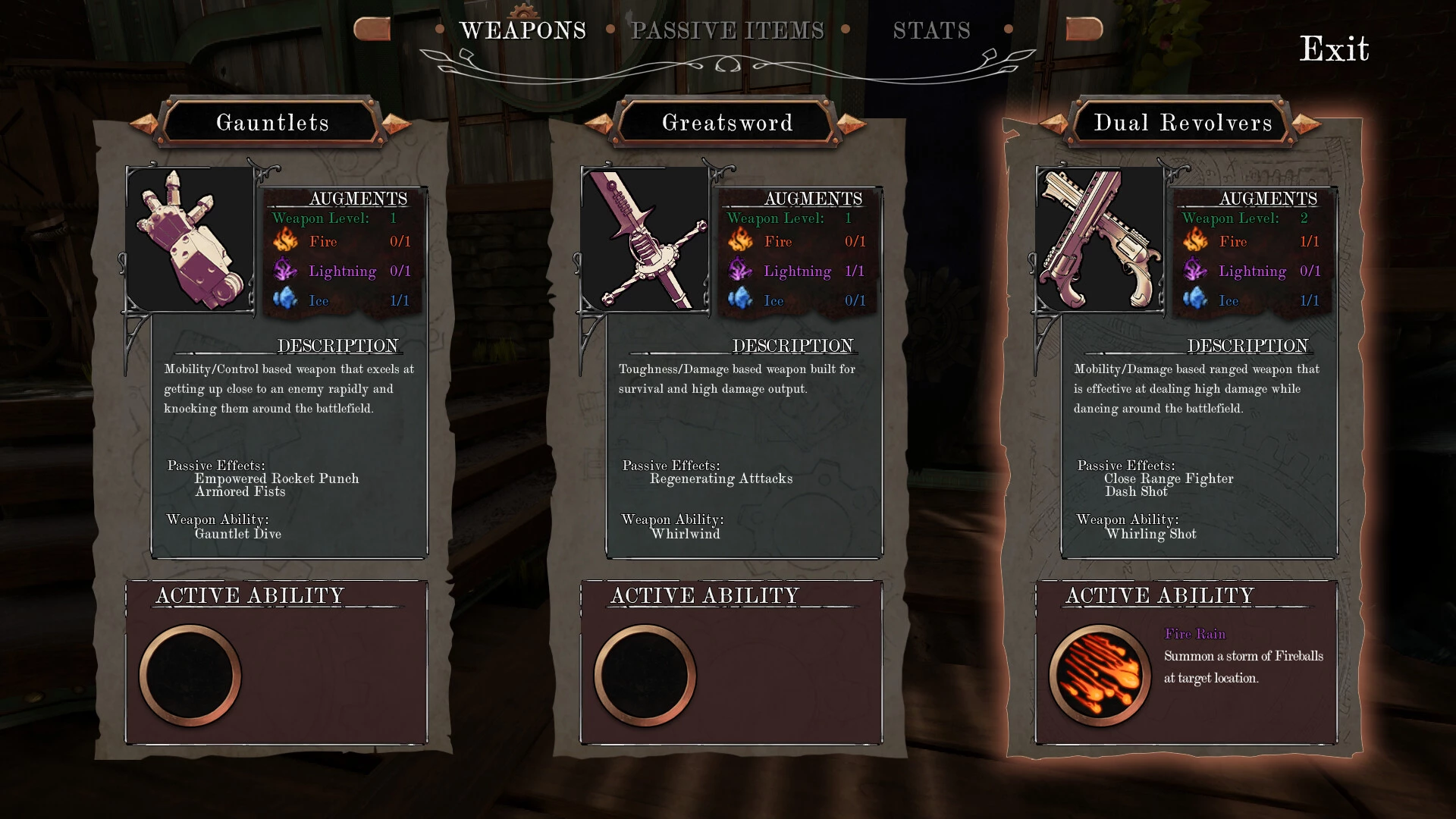Select the Gauntlets empty active ability slot
The width and height of the screenshot is (1456, 819).
190,675
